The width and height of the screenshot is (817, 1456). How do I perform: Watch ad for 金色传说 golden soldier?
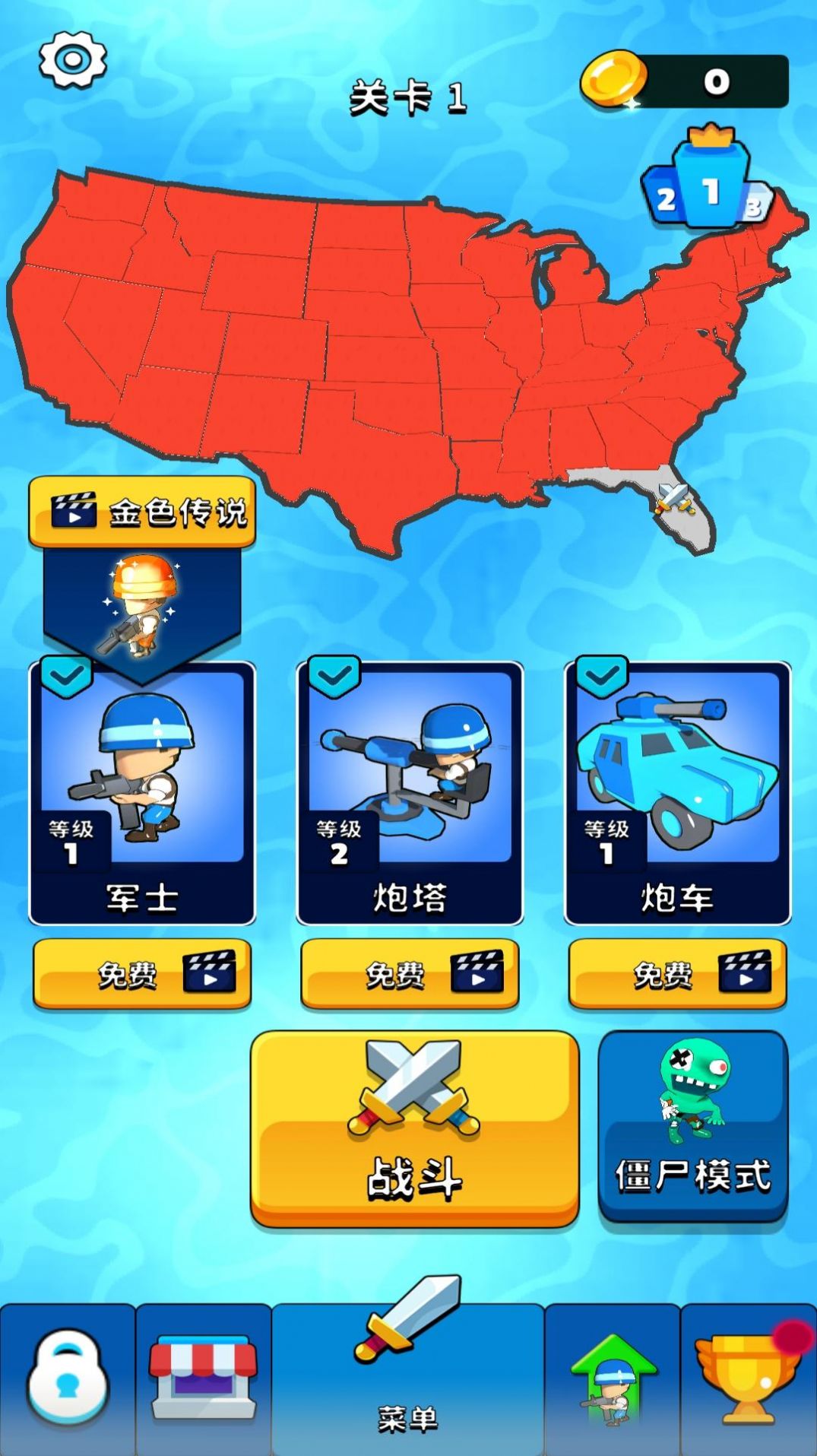(x=142, y=512)
